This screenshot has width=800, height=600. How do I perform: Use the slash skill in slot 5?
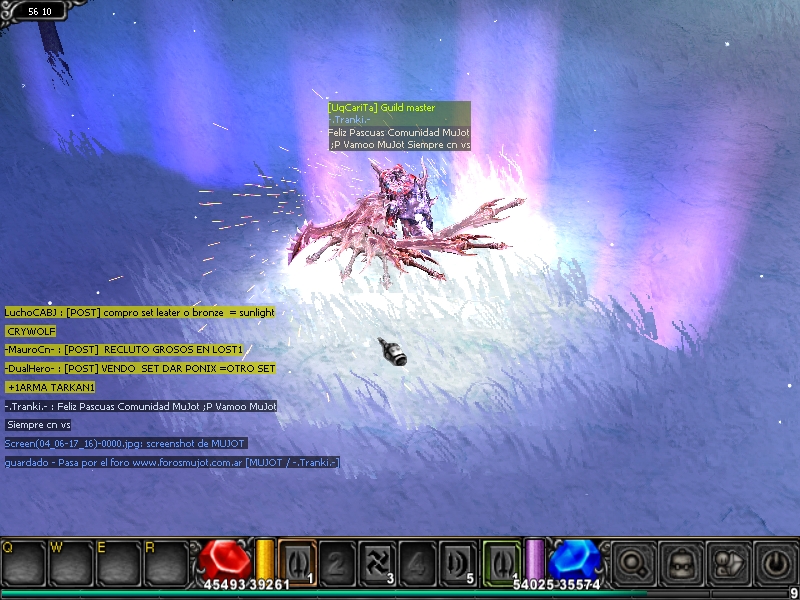(457, 560)
